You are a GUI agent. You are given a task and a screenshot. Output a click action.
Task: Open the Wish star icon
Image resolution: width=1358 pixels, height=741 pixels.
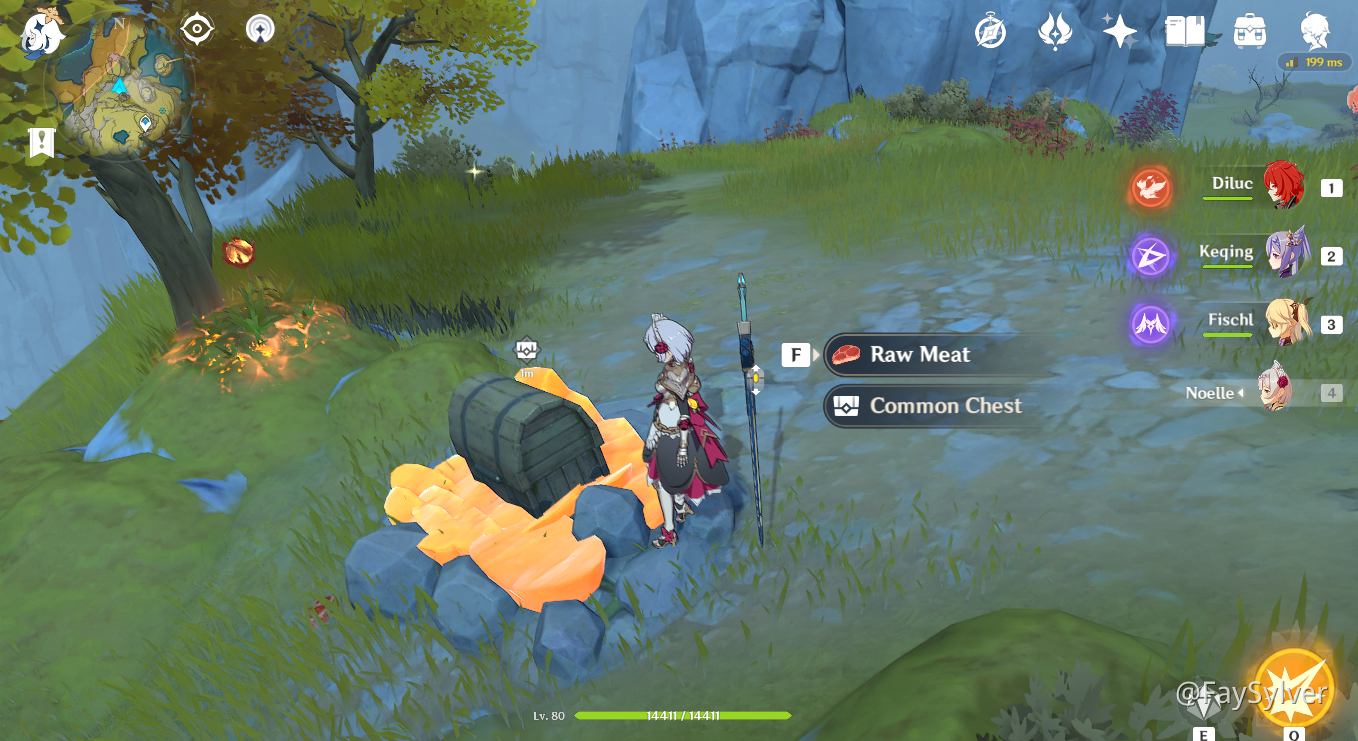click(x=1119, y=32)
